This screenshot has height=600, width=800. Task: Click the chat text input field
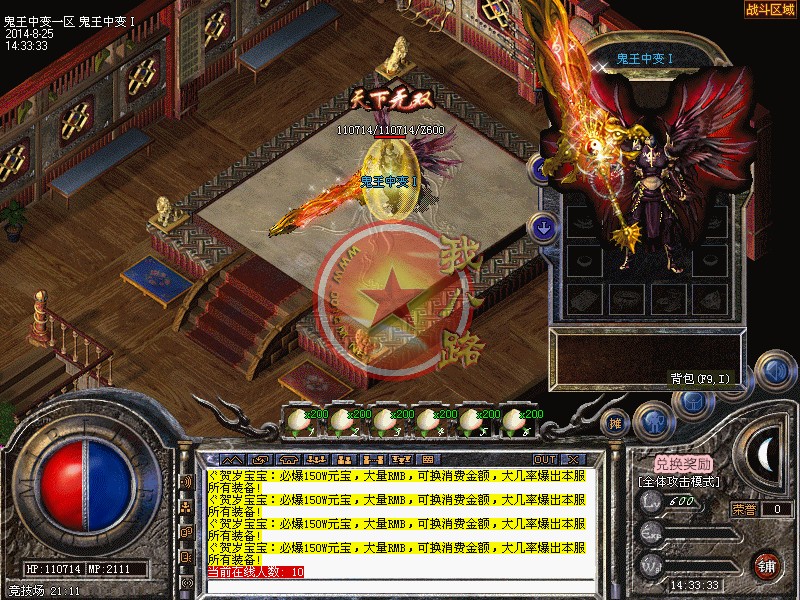click(x=400, y=585)
